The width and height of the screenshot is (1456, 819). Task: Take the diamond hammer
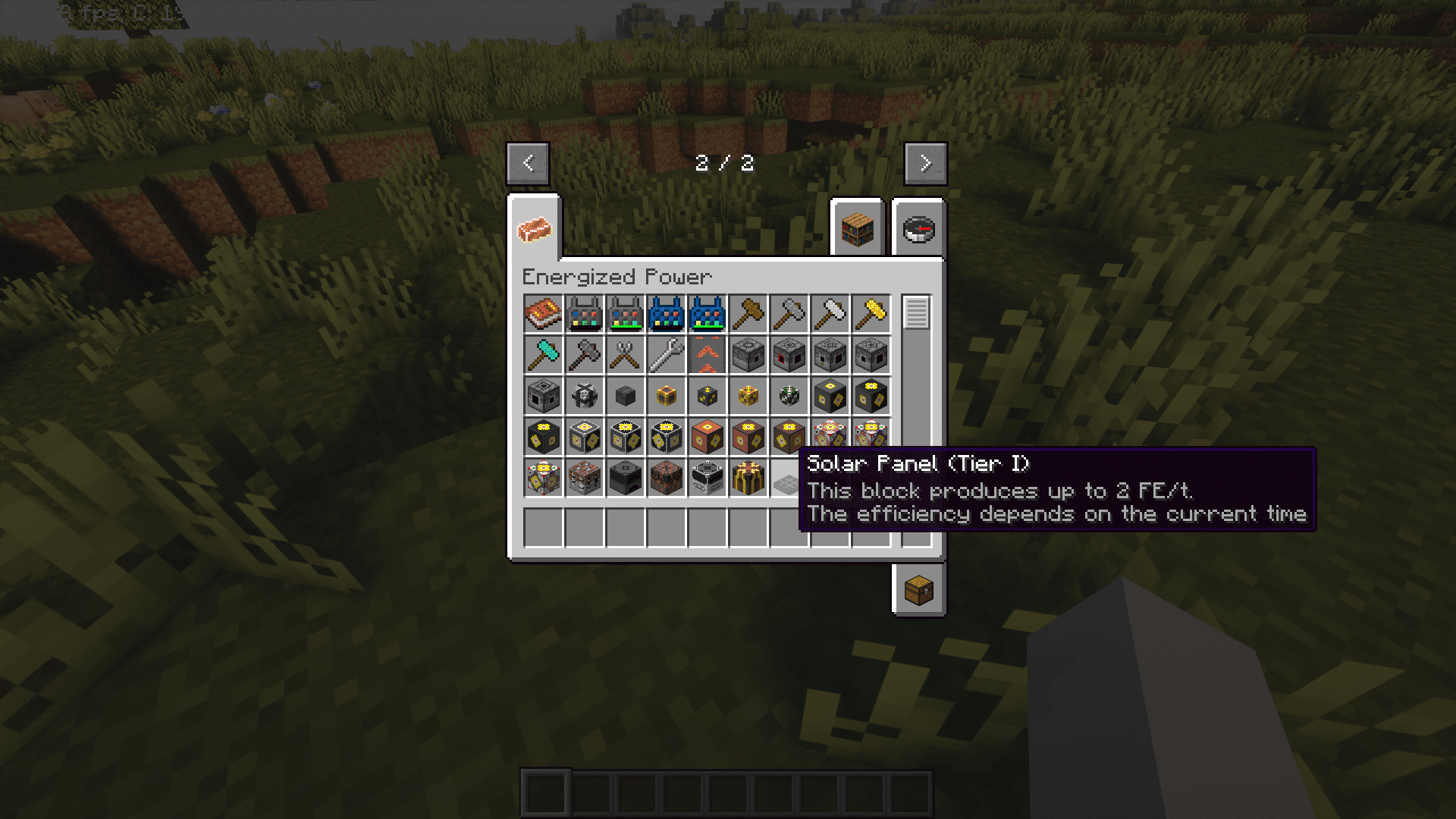tap(544, 356)
